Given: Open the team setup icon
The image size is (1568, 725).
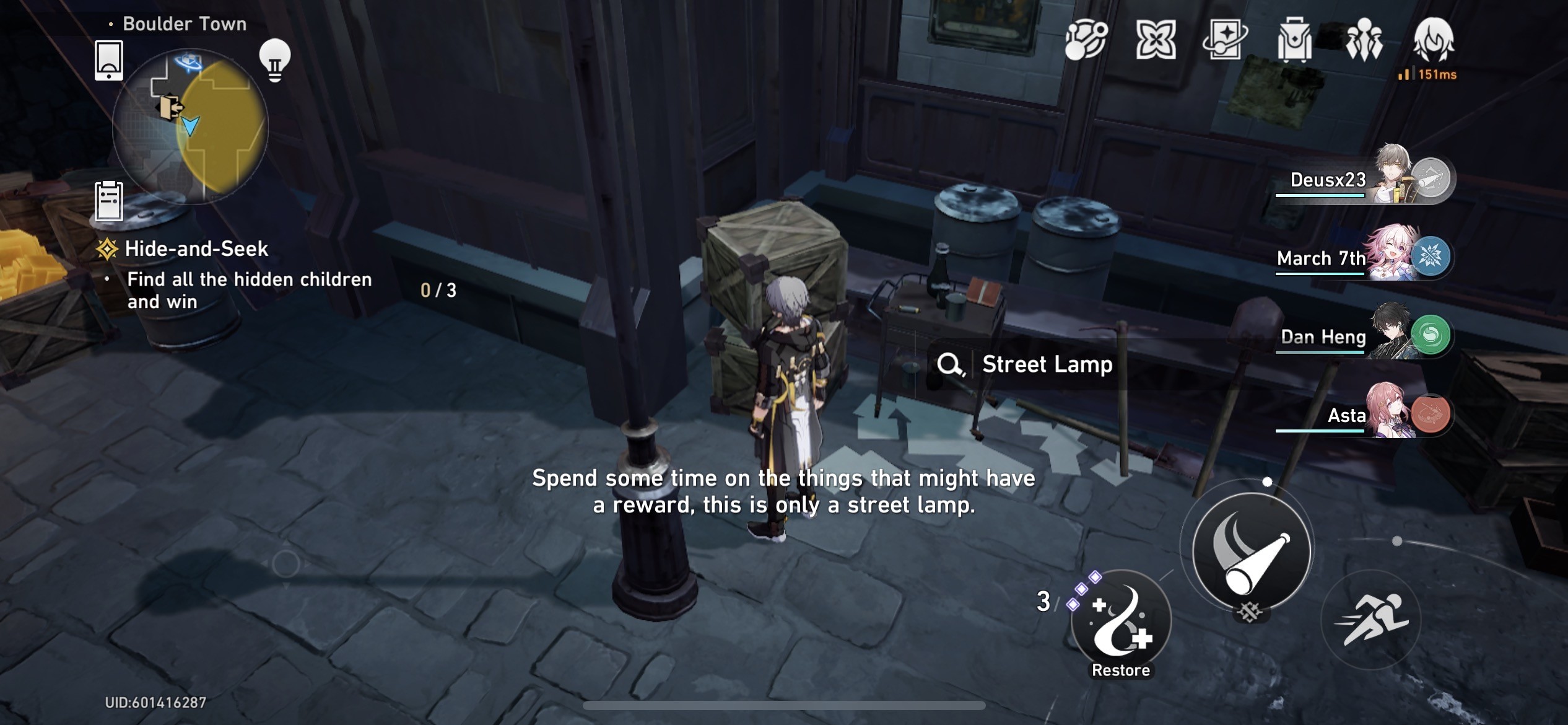Looking at the screenshot, I should click(1364, 40).
